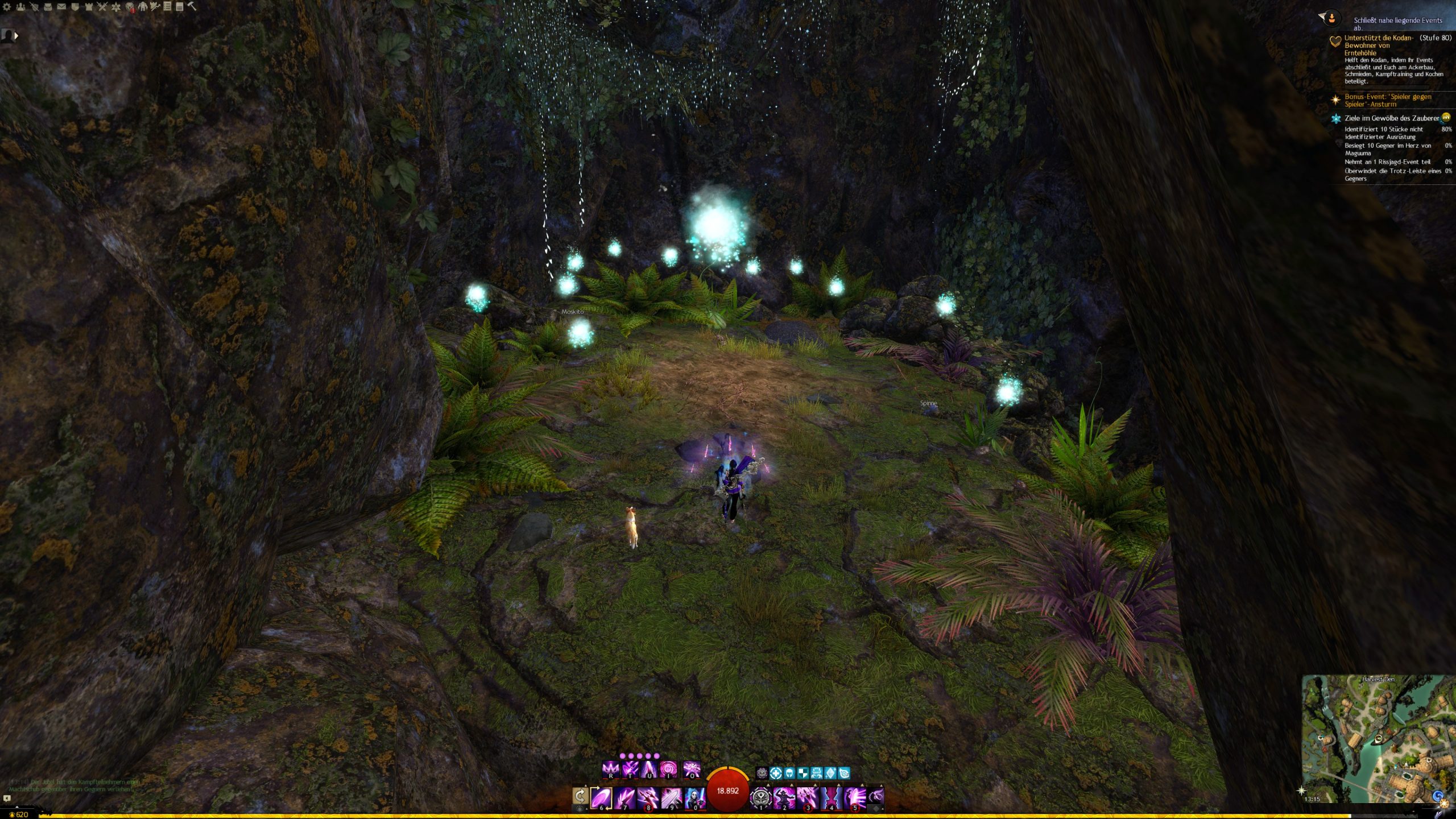1456x819 pixels.
Task: Activate the healing skill in slot 1
Action: click(760, 797)
